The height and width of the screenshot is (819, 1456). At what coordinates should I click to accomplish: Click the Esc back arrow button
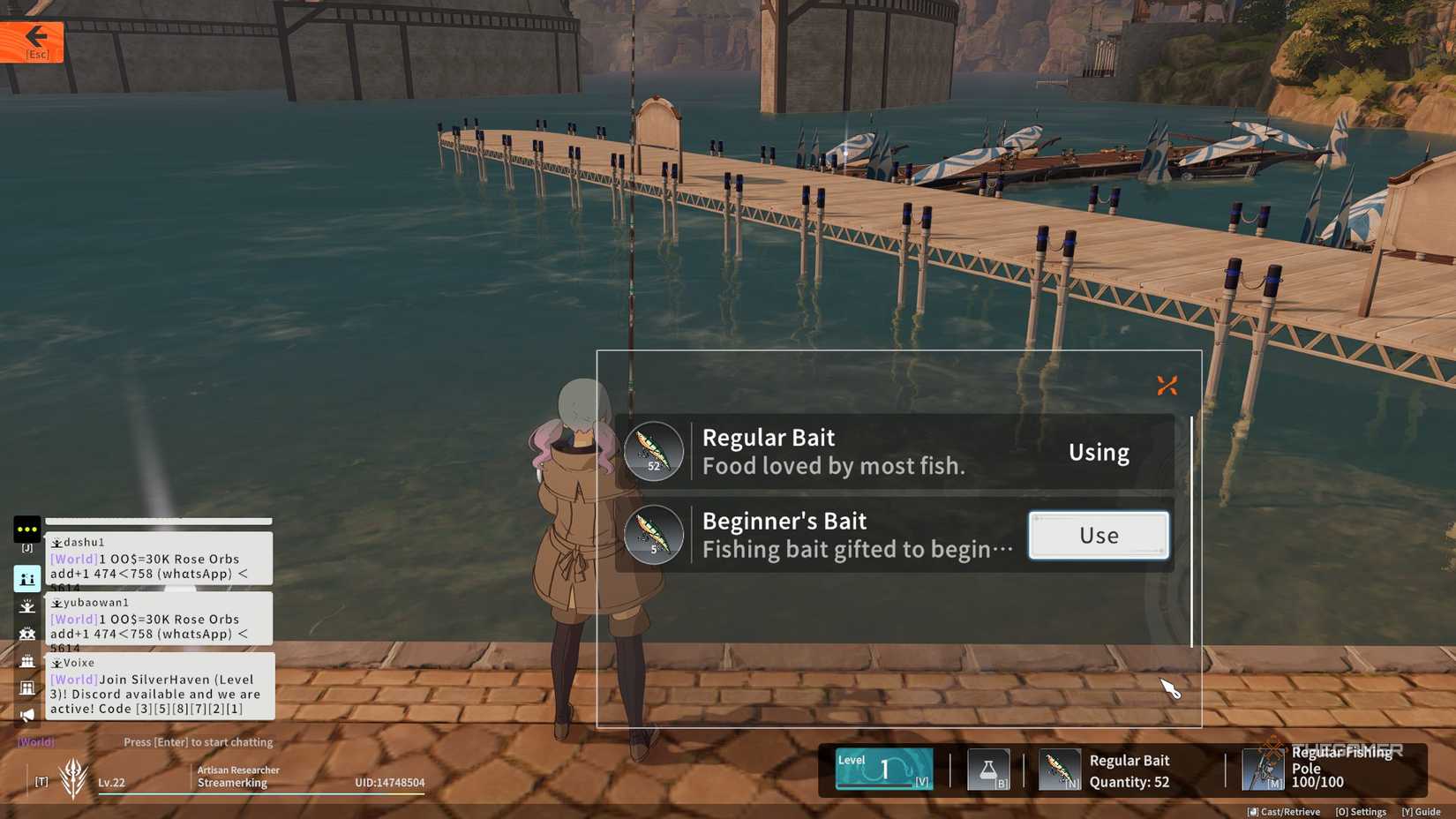click(33, 41)
